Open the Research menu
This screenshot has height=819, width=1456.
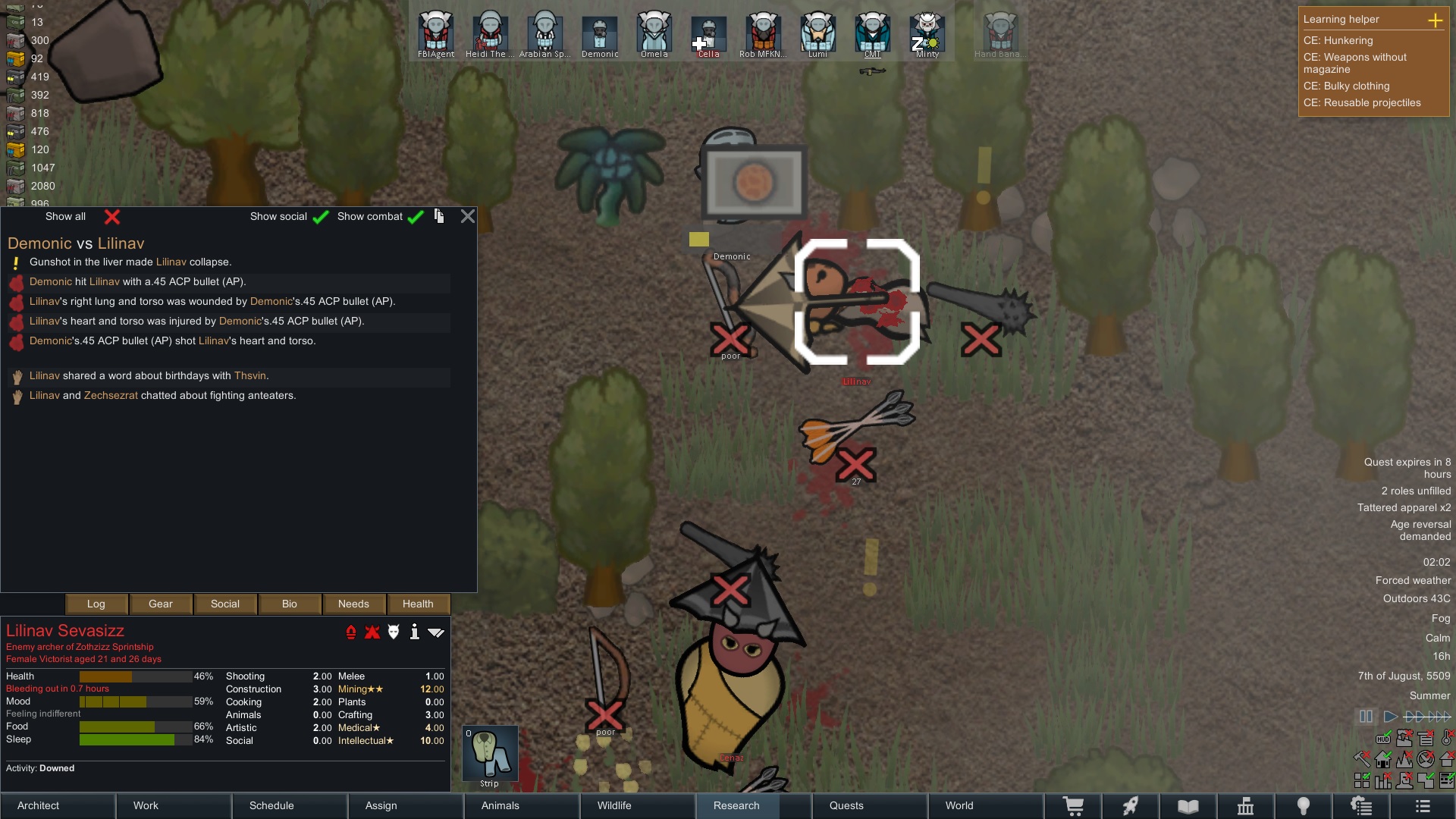(752, 805)
